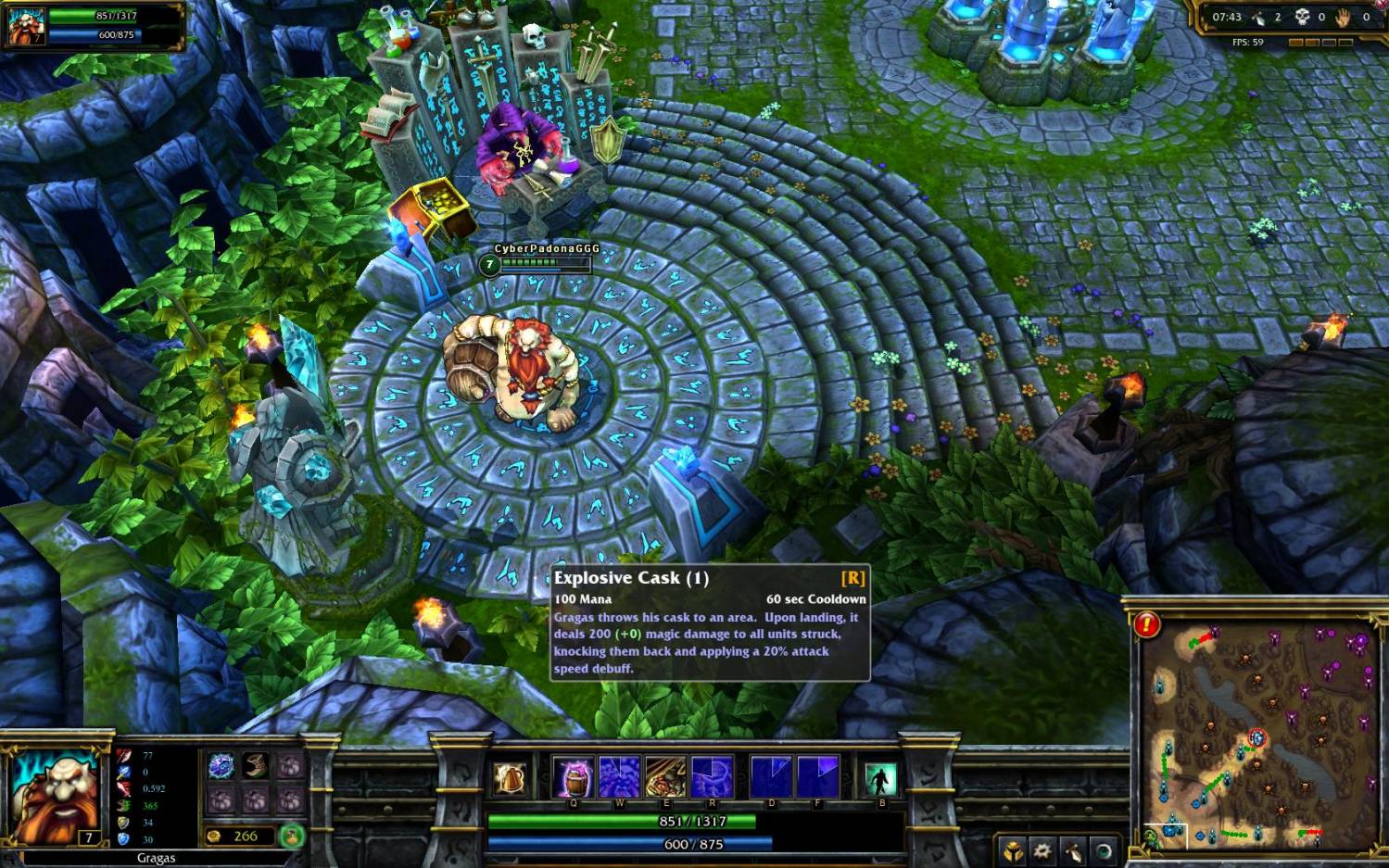Select the boots item in inventory

(x=256, y=766)
